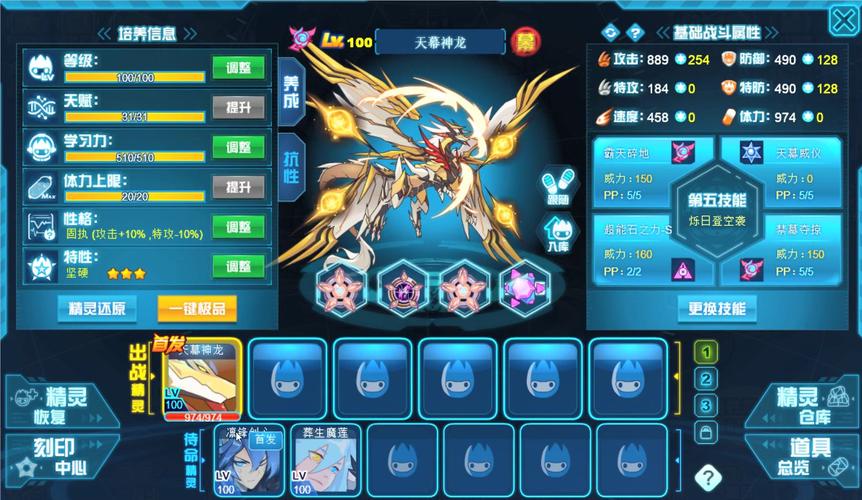Click 调整 button beside 等级
This screenshot has height=500, width=862.
point(238,68)
